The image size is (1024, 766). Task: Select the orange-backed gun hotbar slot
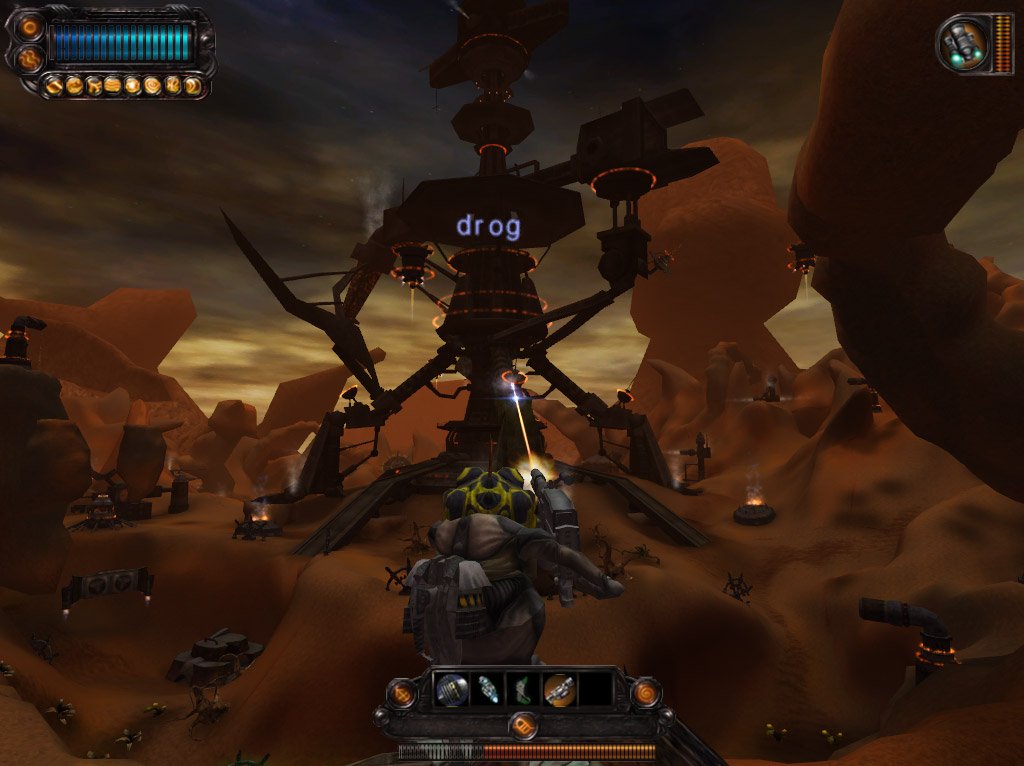click(x=559, y=690)
